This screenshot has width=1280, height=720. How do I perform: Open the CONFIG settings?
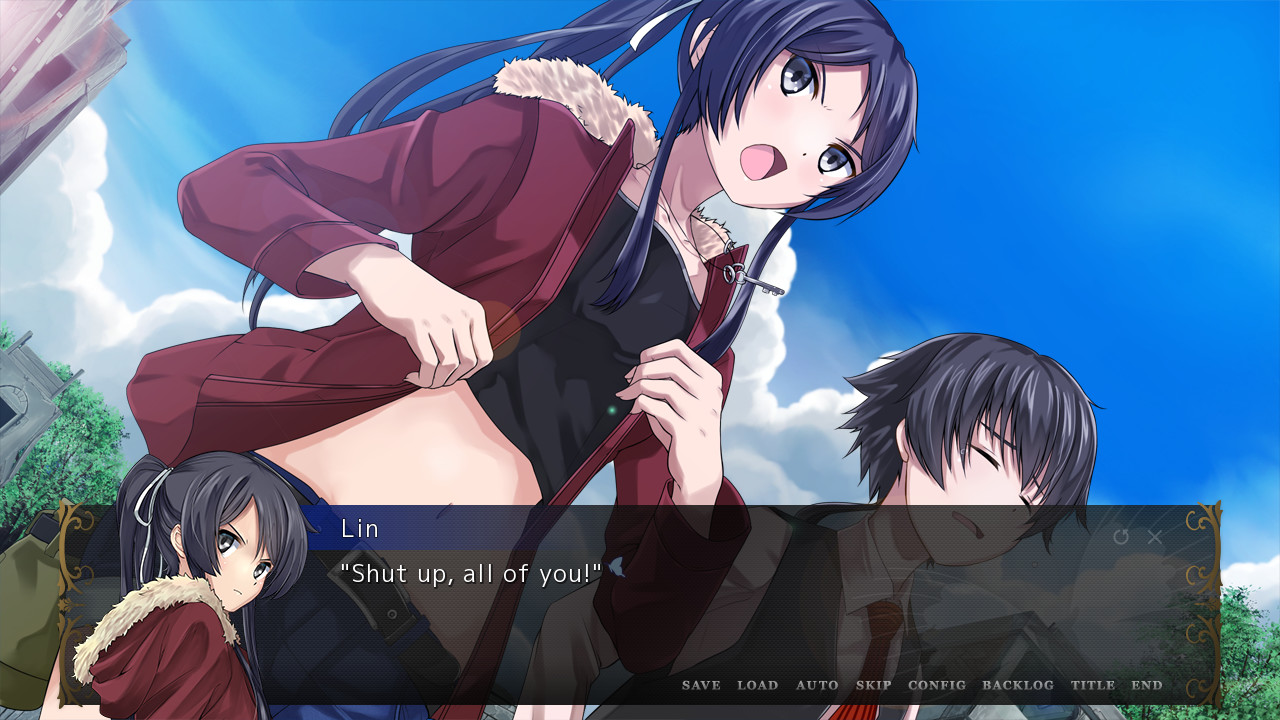click(937, 685)
